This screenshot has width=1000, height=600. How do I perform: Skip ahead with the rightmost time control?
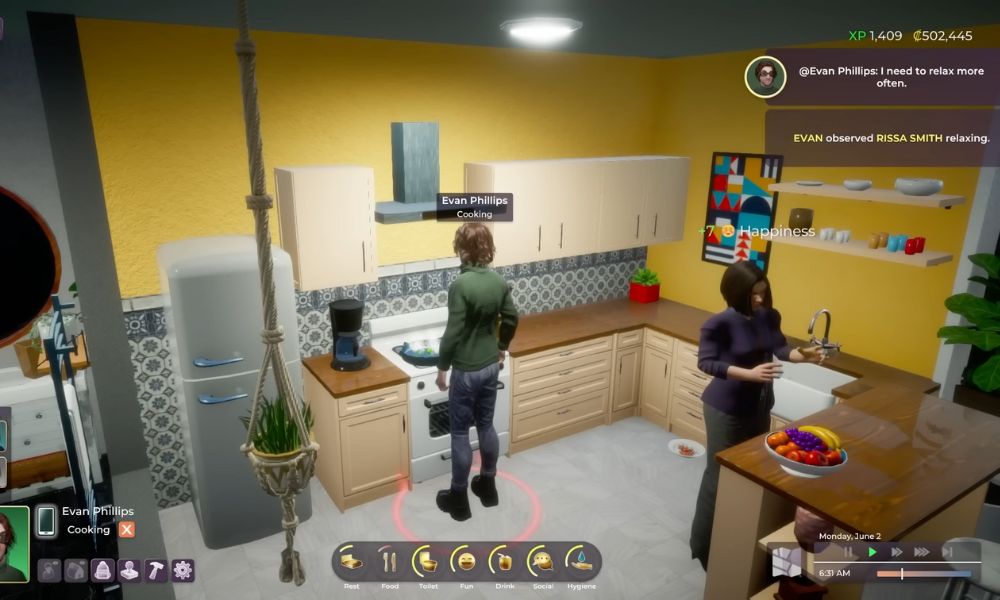click(946, 551)
